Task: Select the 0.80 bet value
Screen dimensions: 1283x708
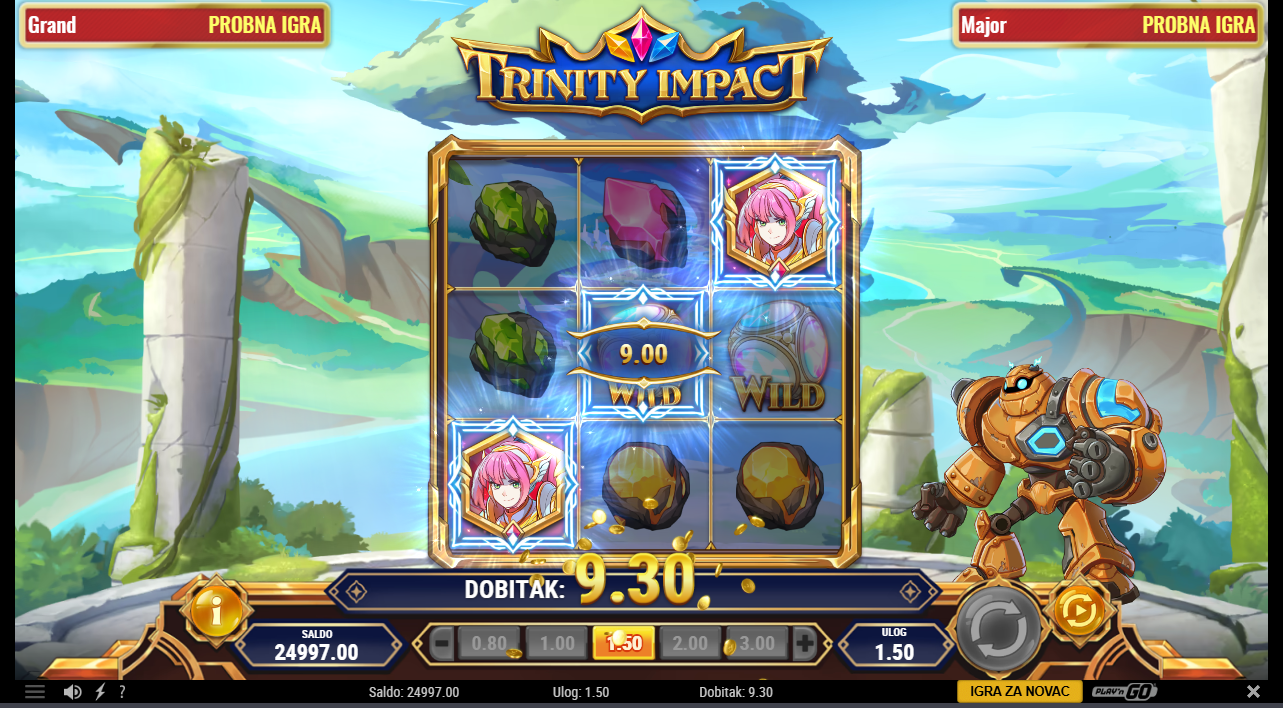Action: (x=489, y=644)
